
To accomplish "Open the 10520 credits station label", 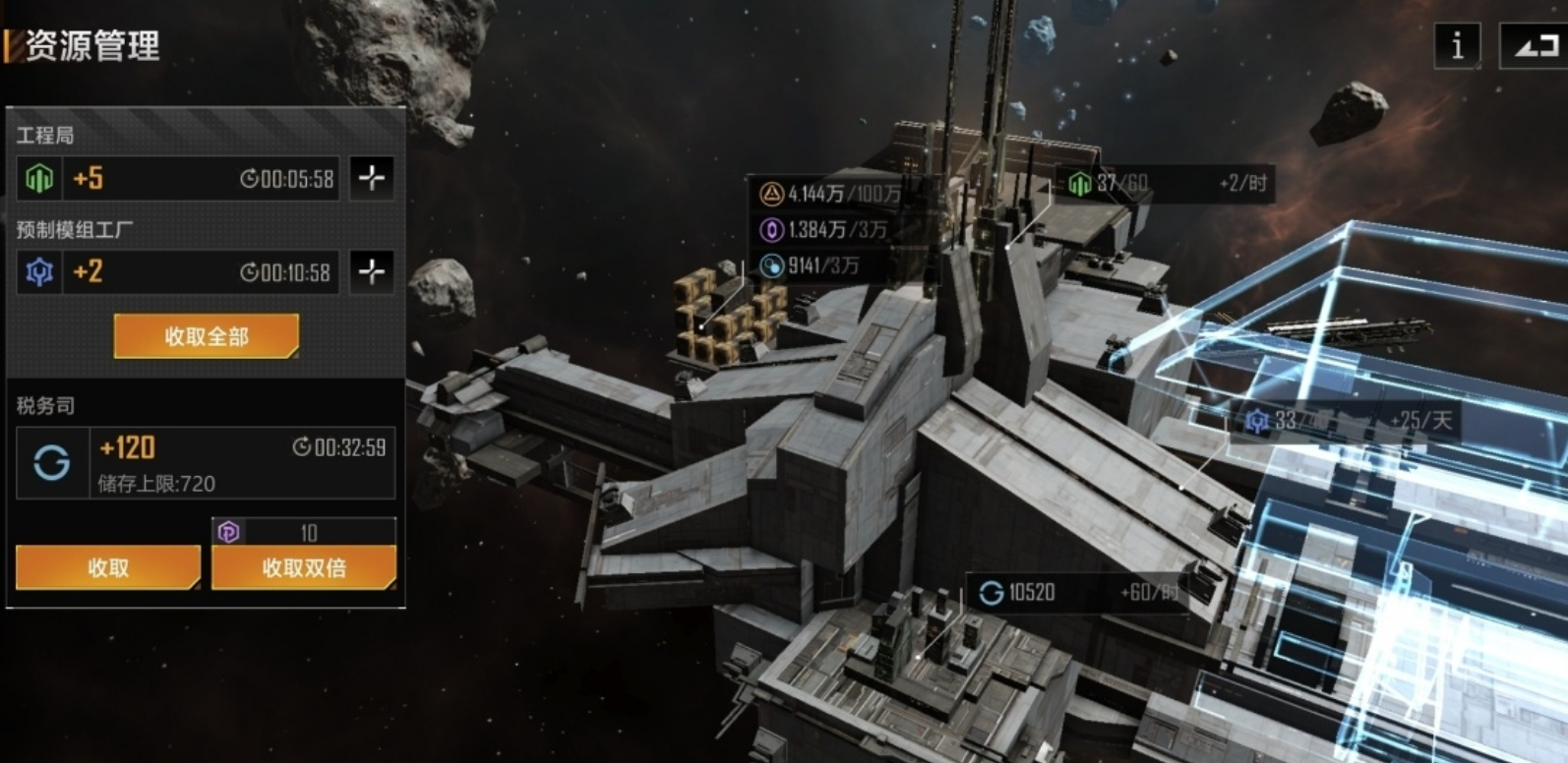I will tap(1072, 592).
